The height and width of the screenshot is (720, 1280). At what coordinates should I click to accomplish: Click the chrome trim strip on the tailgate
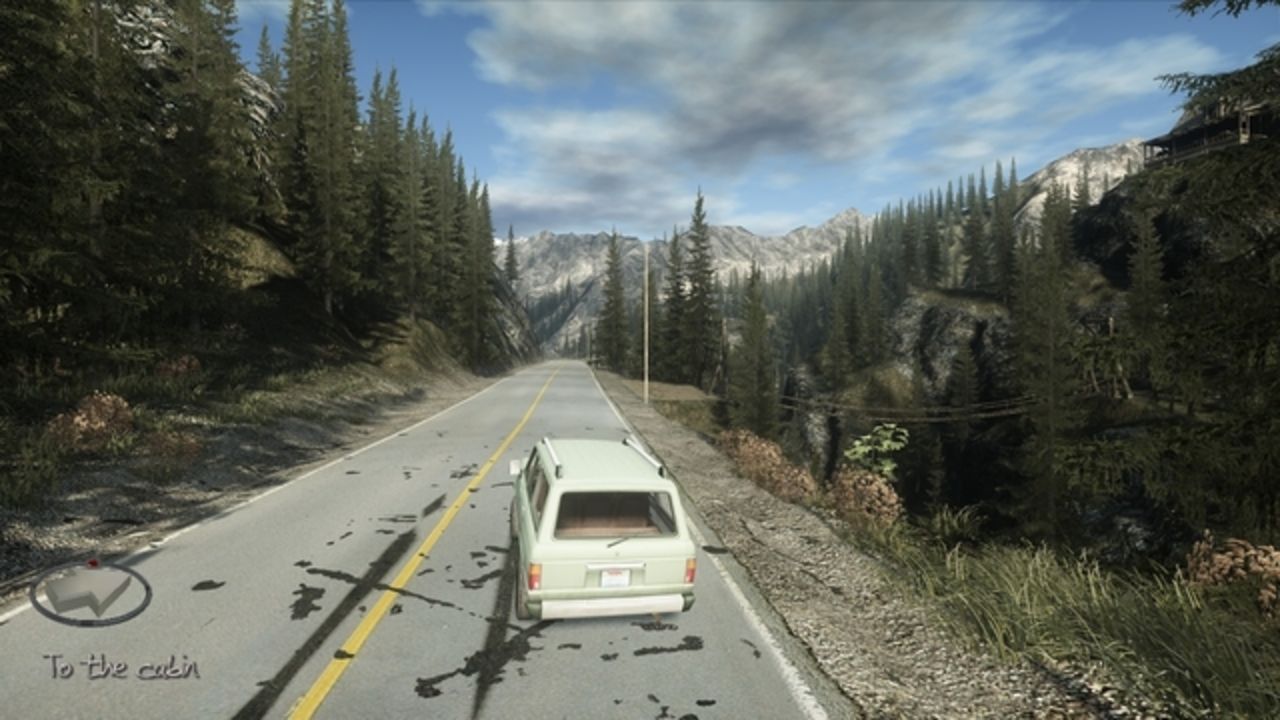[616, 564]
